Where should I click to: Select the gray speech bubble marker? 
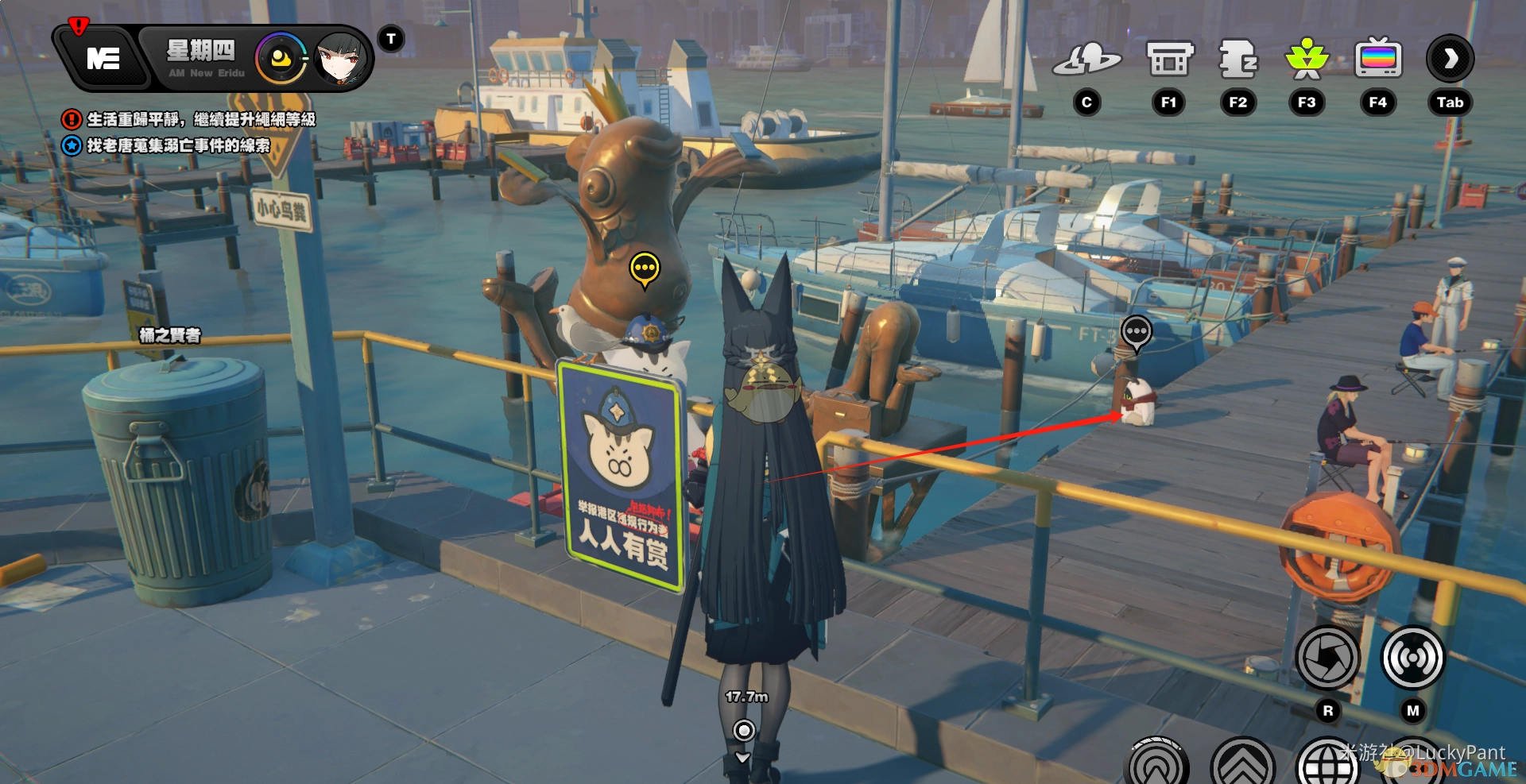(x=1137, y=331)
